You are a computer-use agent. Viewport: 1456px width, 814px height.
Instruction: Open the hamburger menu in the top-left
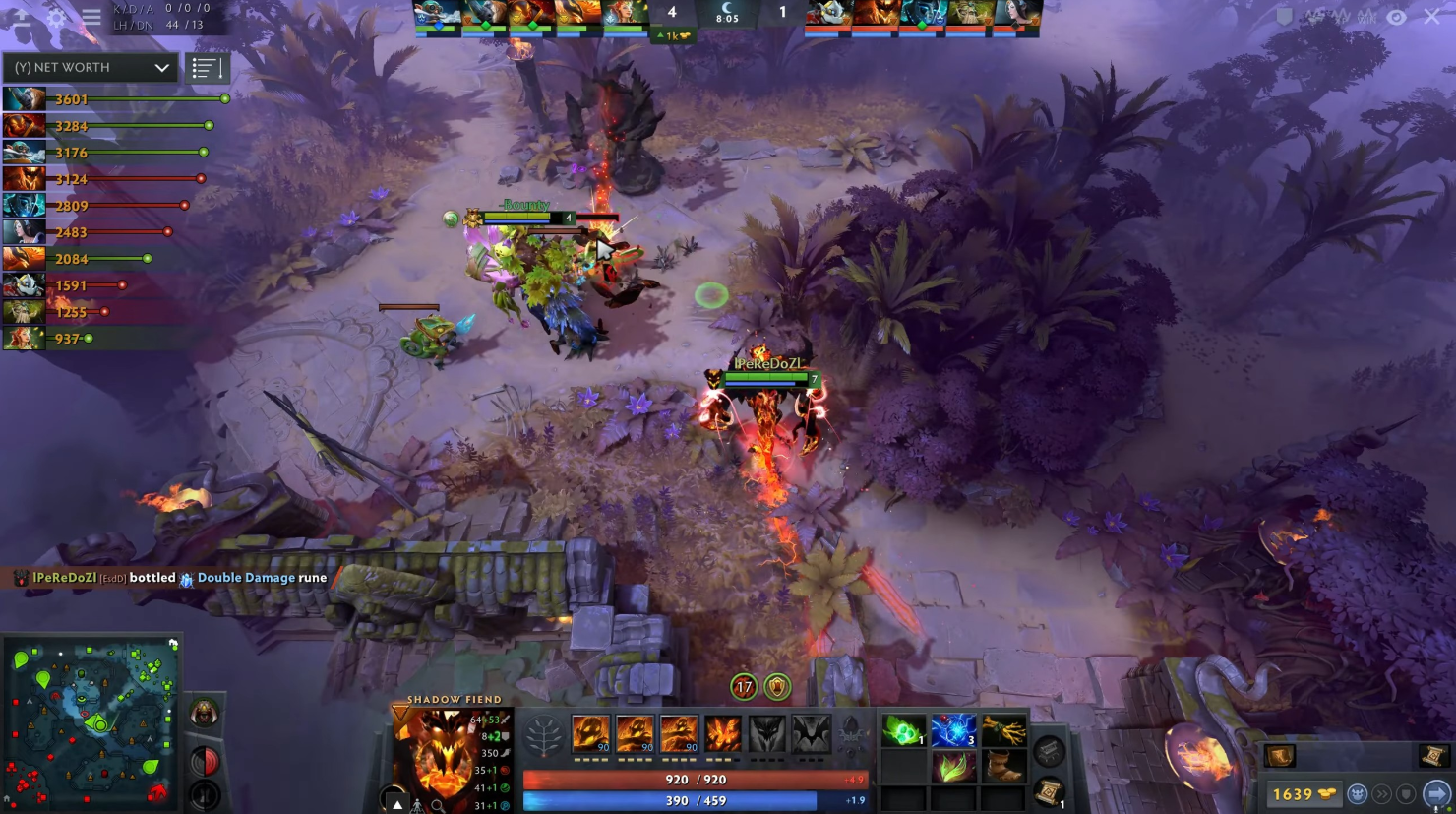(x=91, y=17)
